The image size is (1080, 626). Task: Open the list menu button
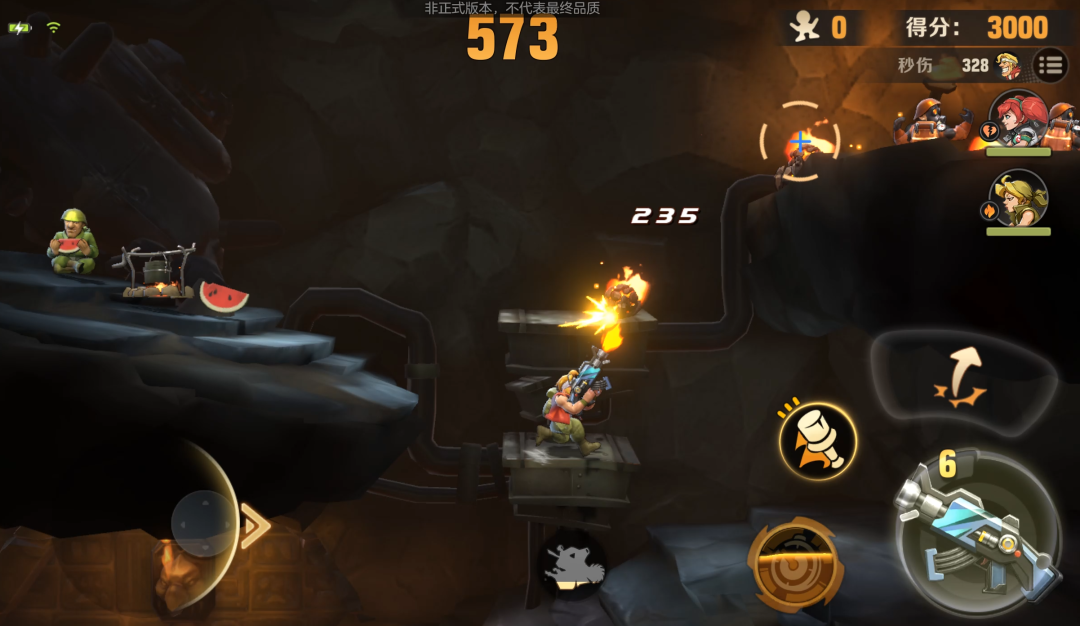click(x=1050, y=66)
